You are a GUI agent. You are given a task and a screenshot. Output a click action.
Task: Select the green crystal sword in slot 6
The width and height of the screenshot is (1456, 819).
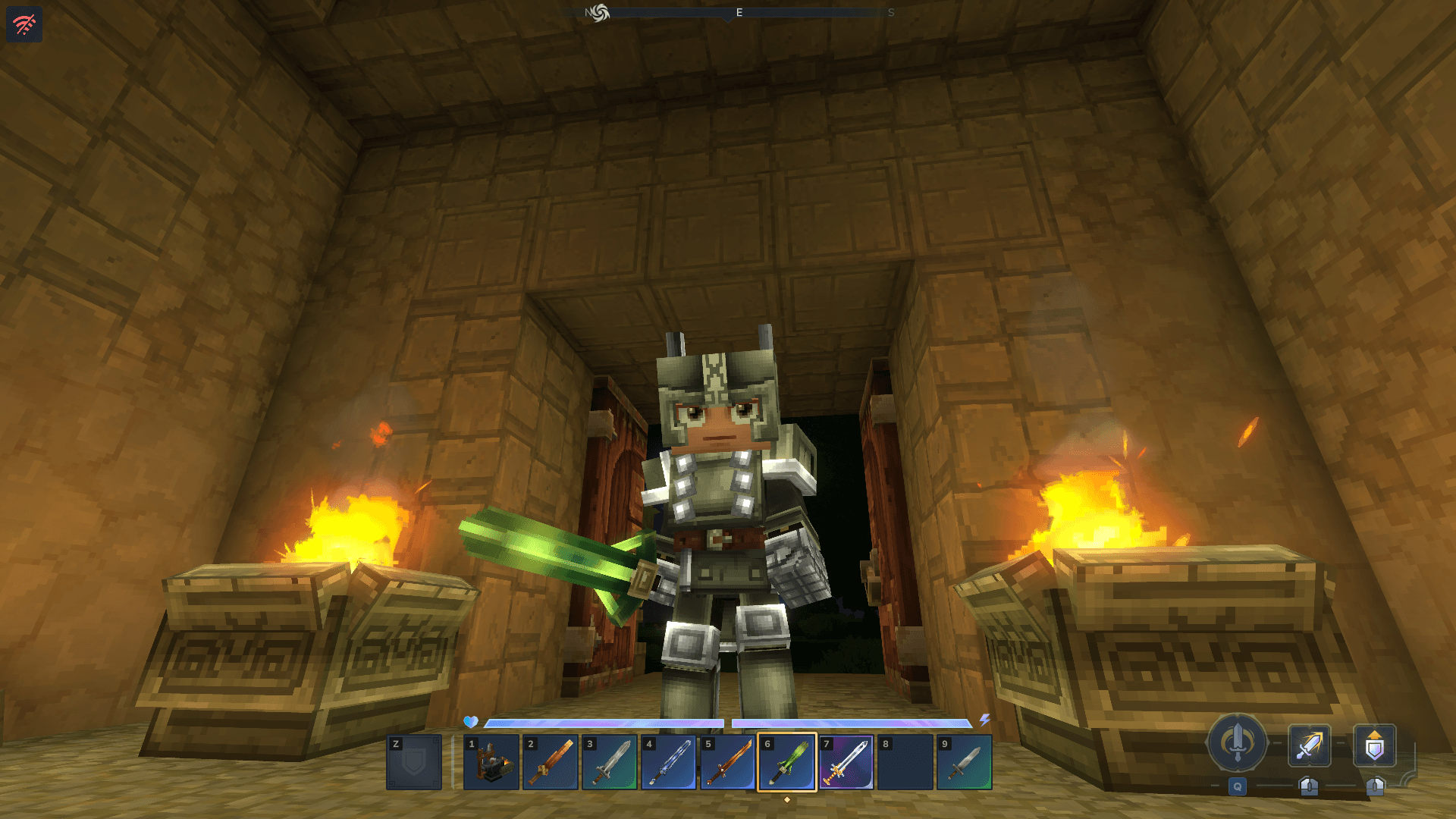point(787,762)
